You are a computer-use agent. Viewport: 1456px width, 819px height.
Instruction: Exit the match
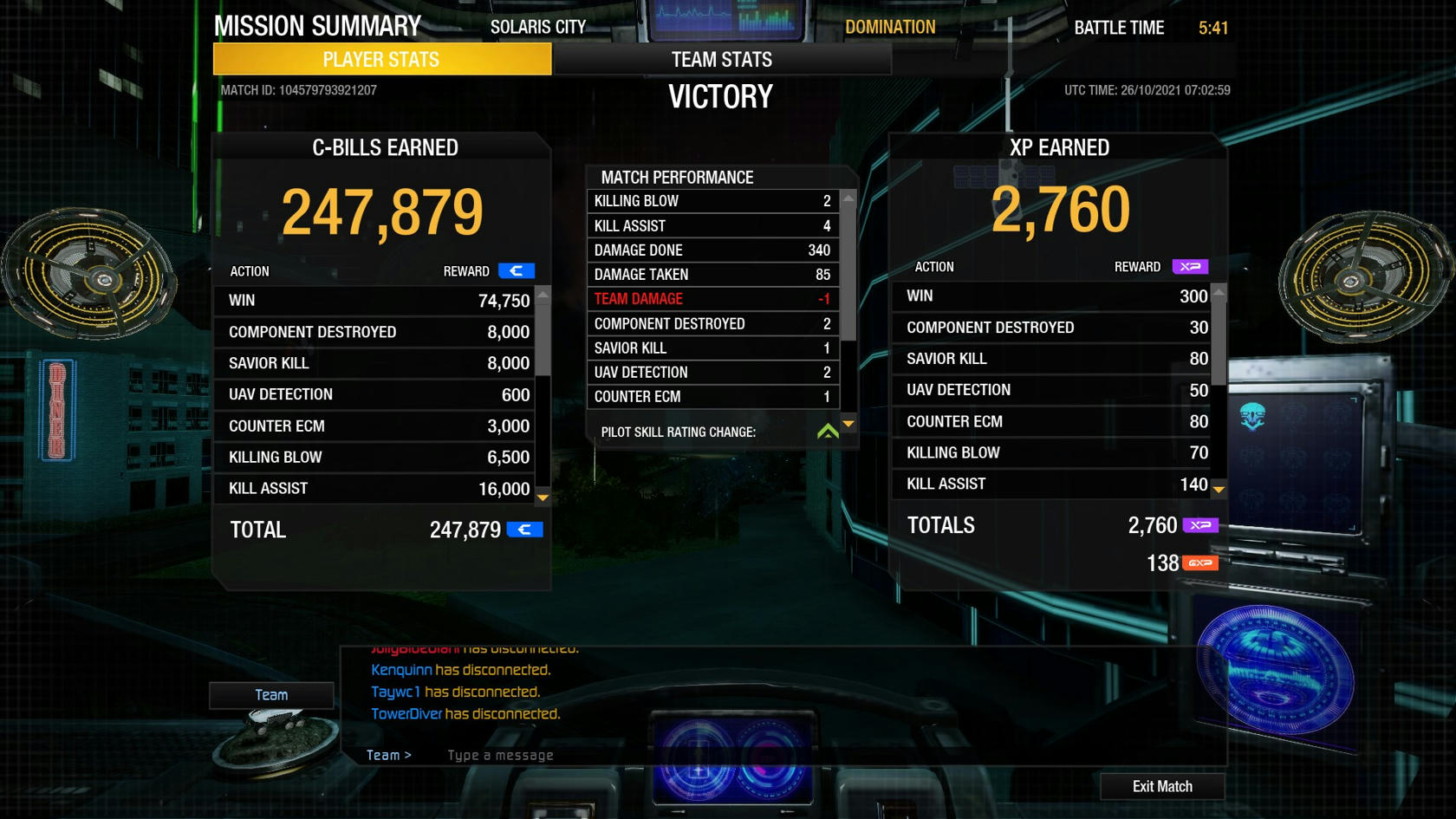tap(1162, 786)
